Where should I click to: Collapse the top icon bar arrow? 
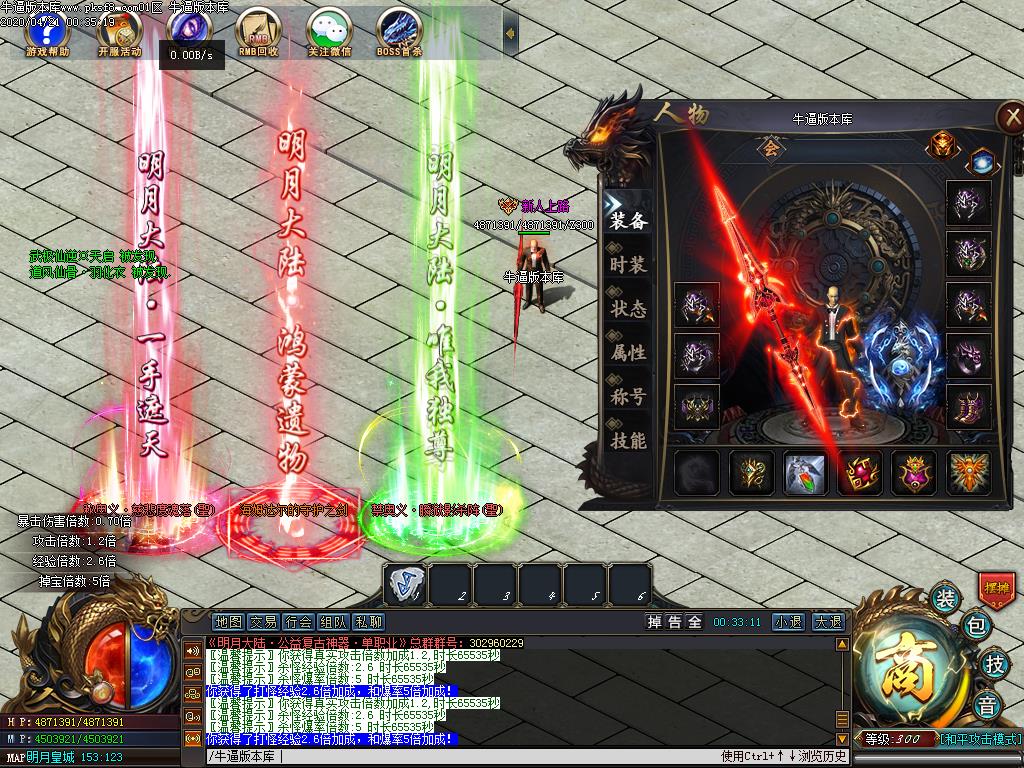(x=511, y=33)
